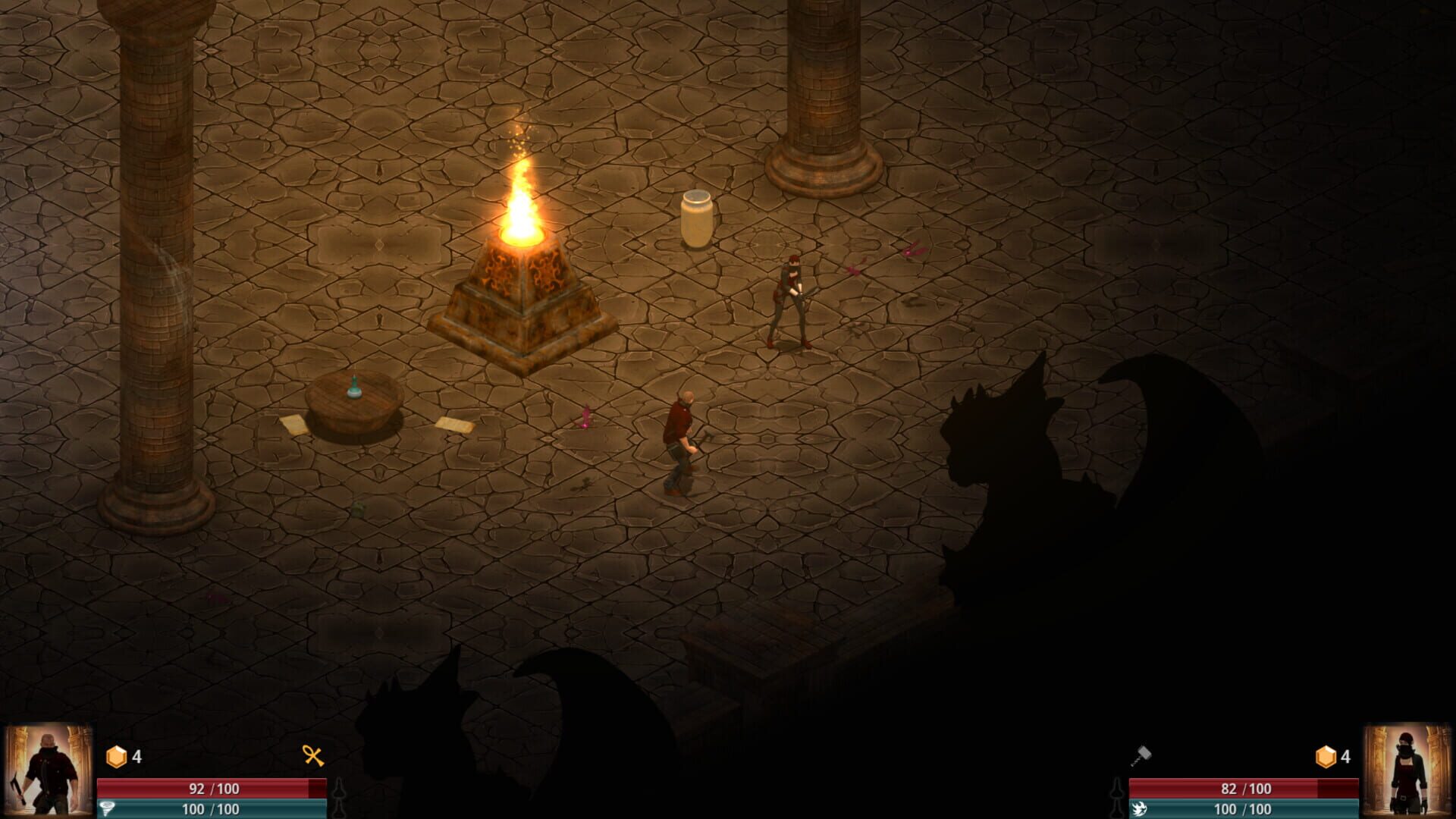1456x819 pixels.
Task: Click the hexagonal gem counter showing 4 on the left
Action: tap(115, 755)
